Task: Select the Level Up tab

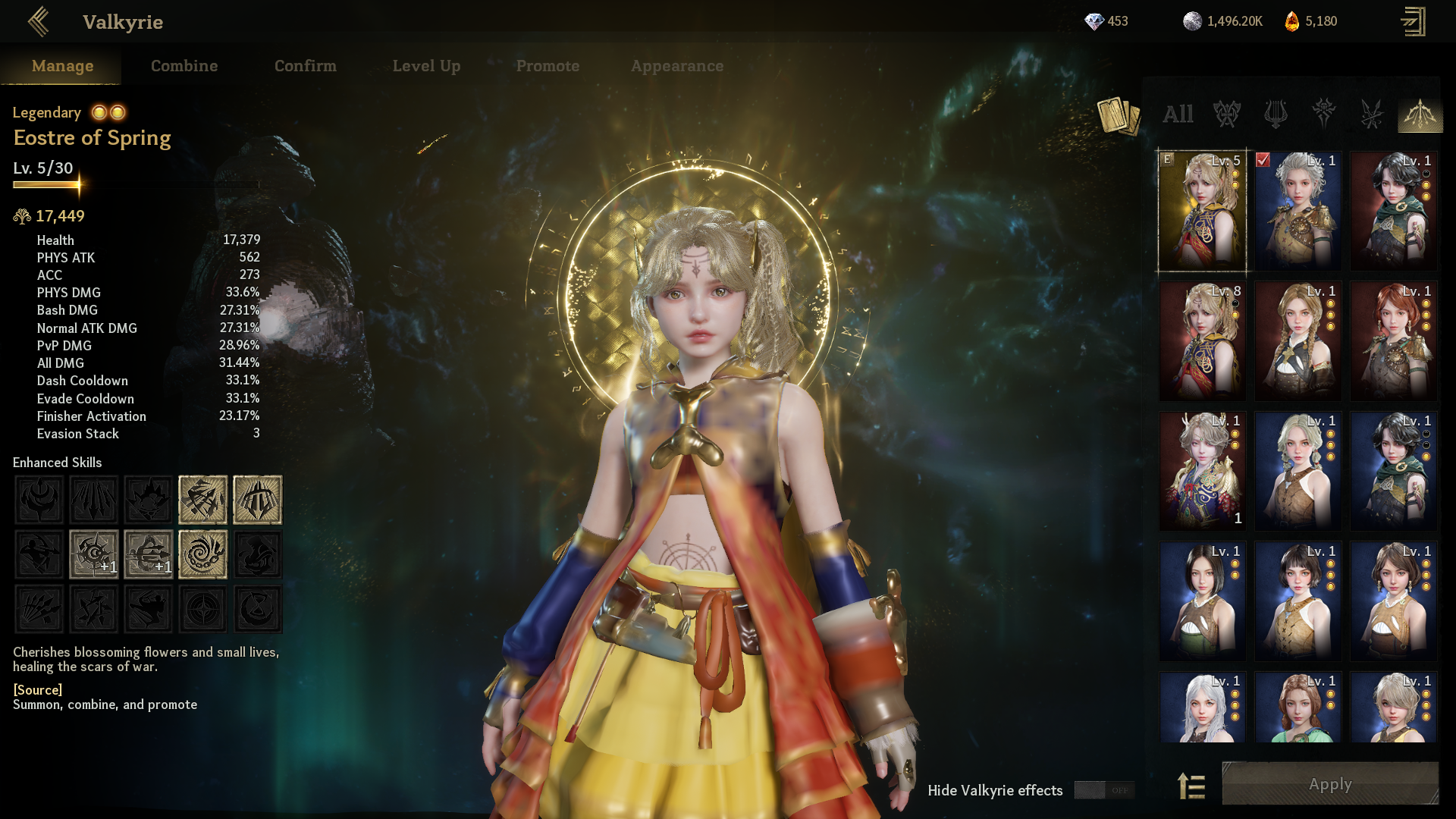Action: [x=426, y=66]
